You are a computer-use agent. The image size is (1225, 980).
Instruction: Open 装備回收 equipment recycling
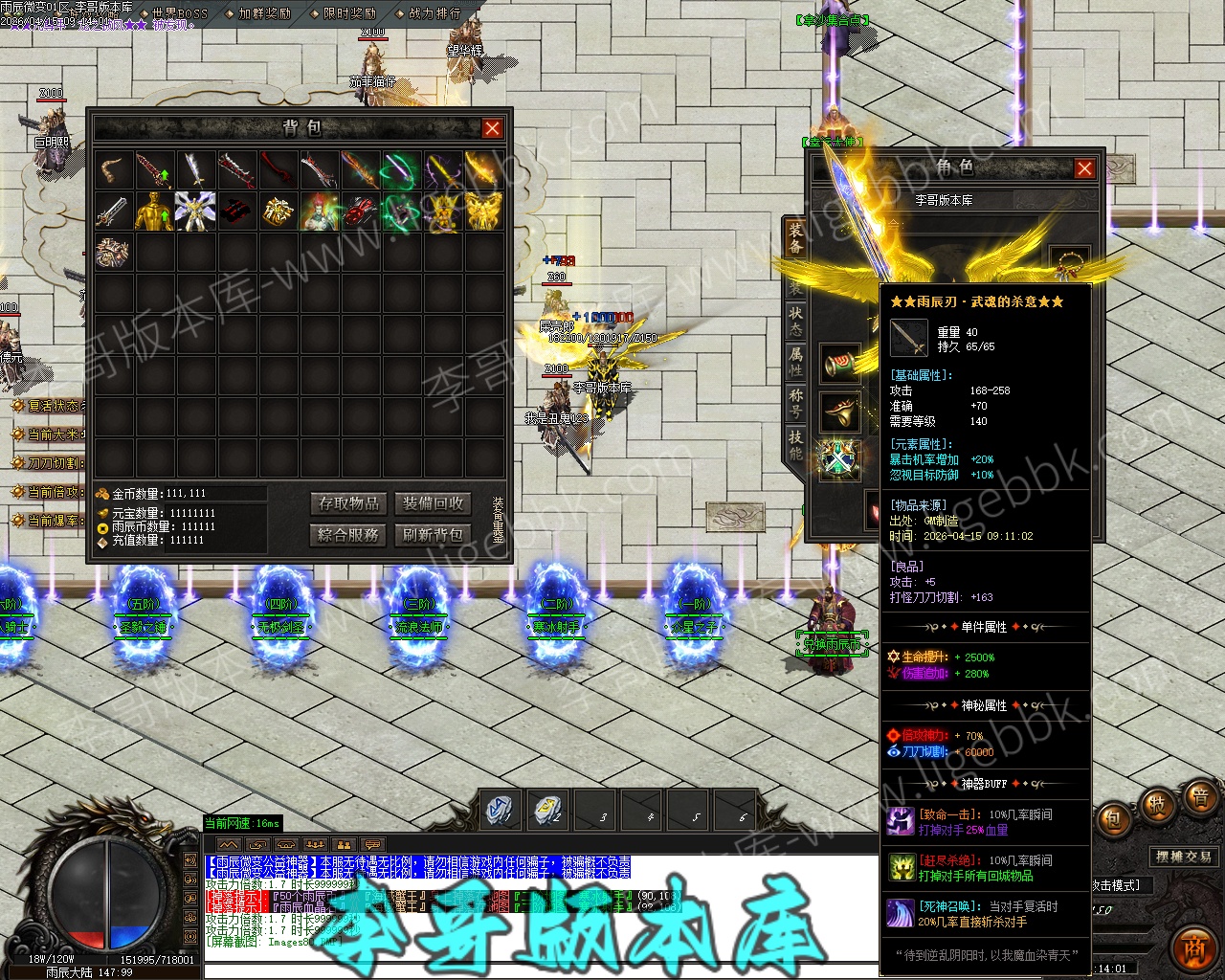coord(433,503)
